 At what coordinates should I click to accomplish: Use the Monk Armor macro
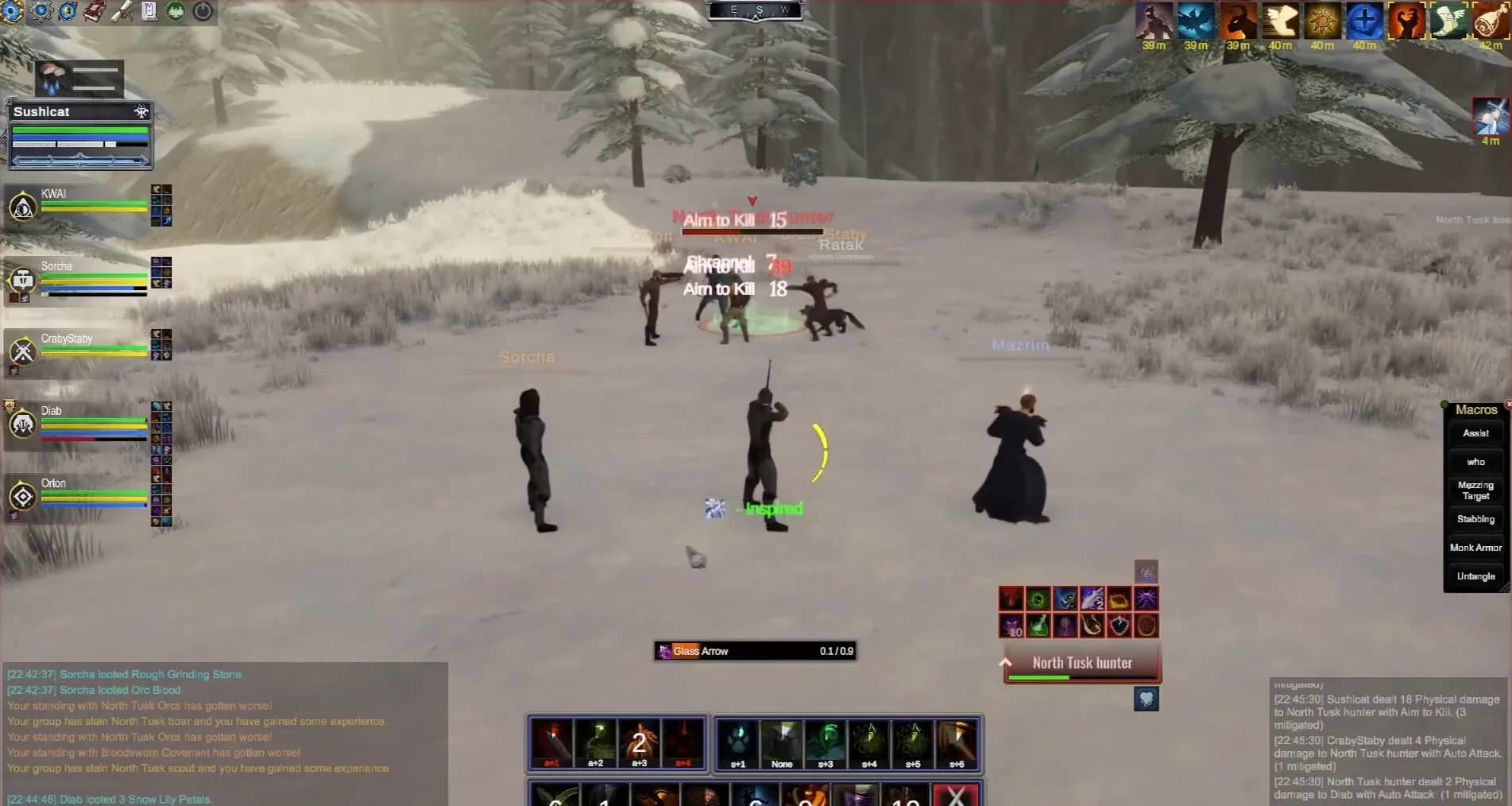[1475, 548]
